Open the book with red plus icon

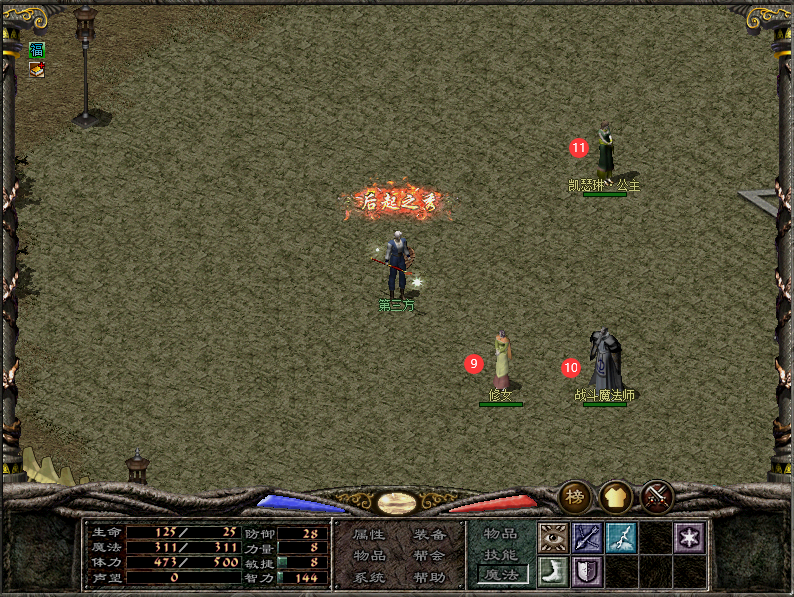pyautogui.click(x=37, y=70)
